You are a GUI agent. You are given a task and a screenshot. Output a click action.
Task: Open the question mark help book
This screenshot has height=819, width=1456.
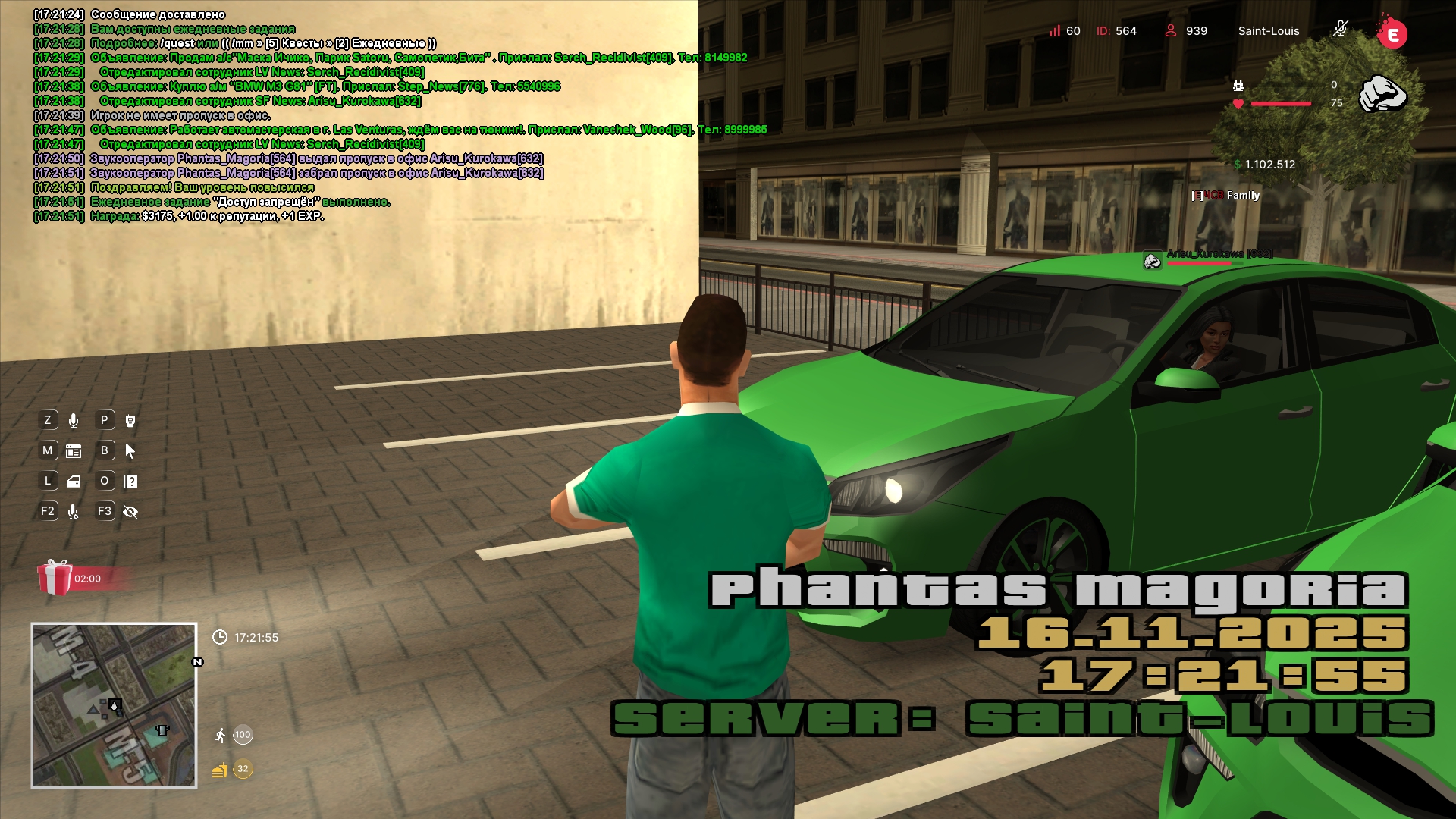(130, 482)
